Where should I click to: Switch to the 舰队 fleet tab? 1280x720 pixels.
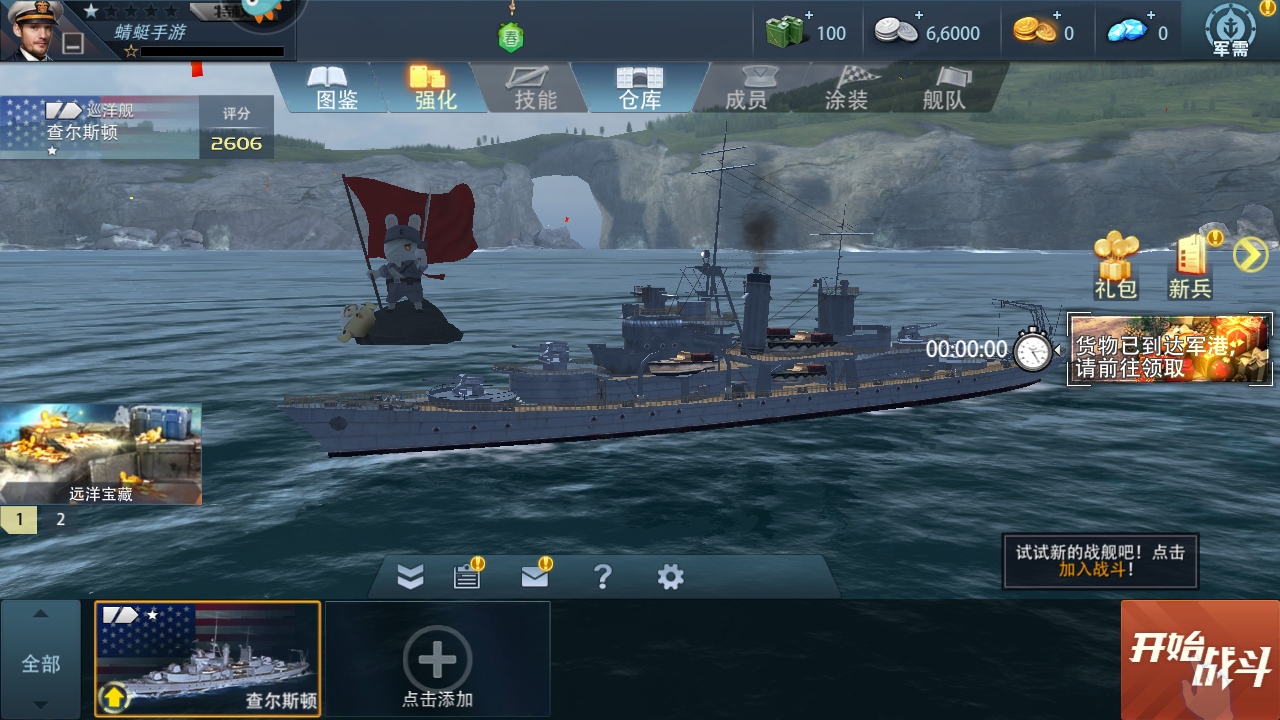[944, 87]
